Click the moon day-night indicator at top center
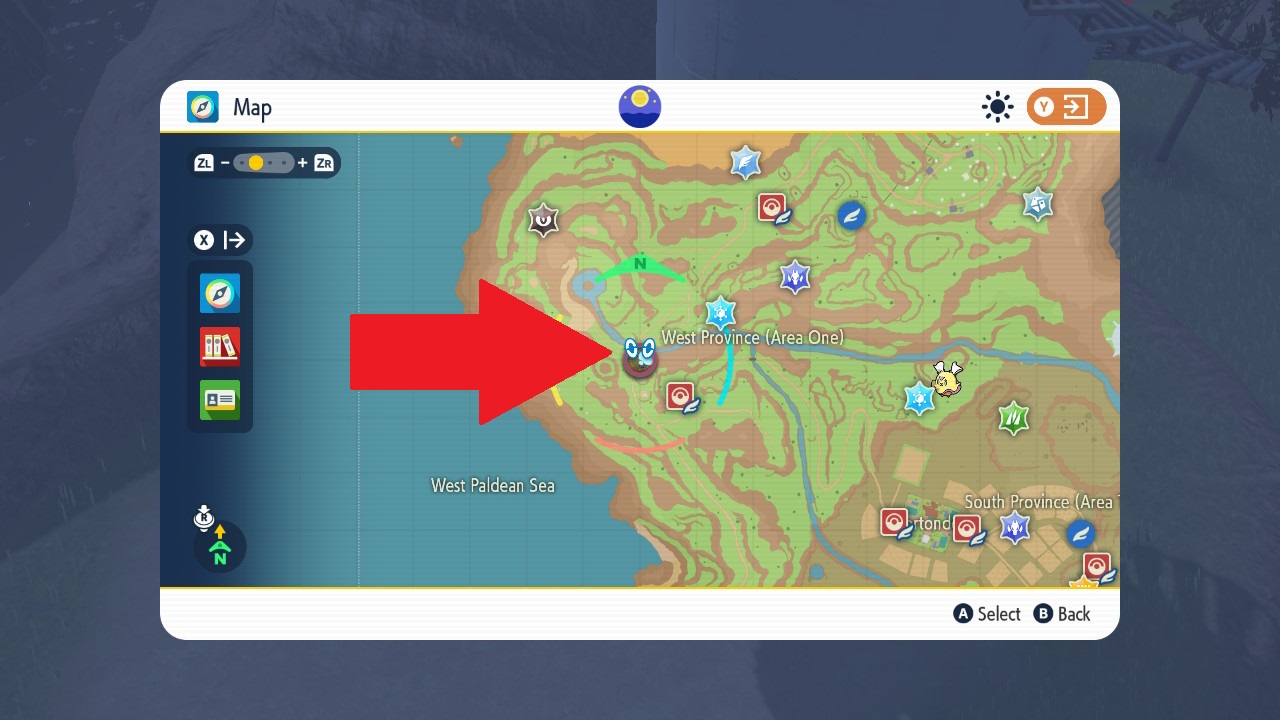Screen dimensions: 1280x720 pos(639,106)
